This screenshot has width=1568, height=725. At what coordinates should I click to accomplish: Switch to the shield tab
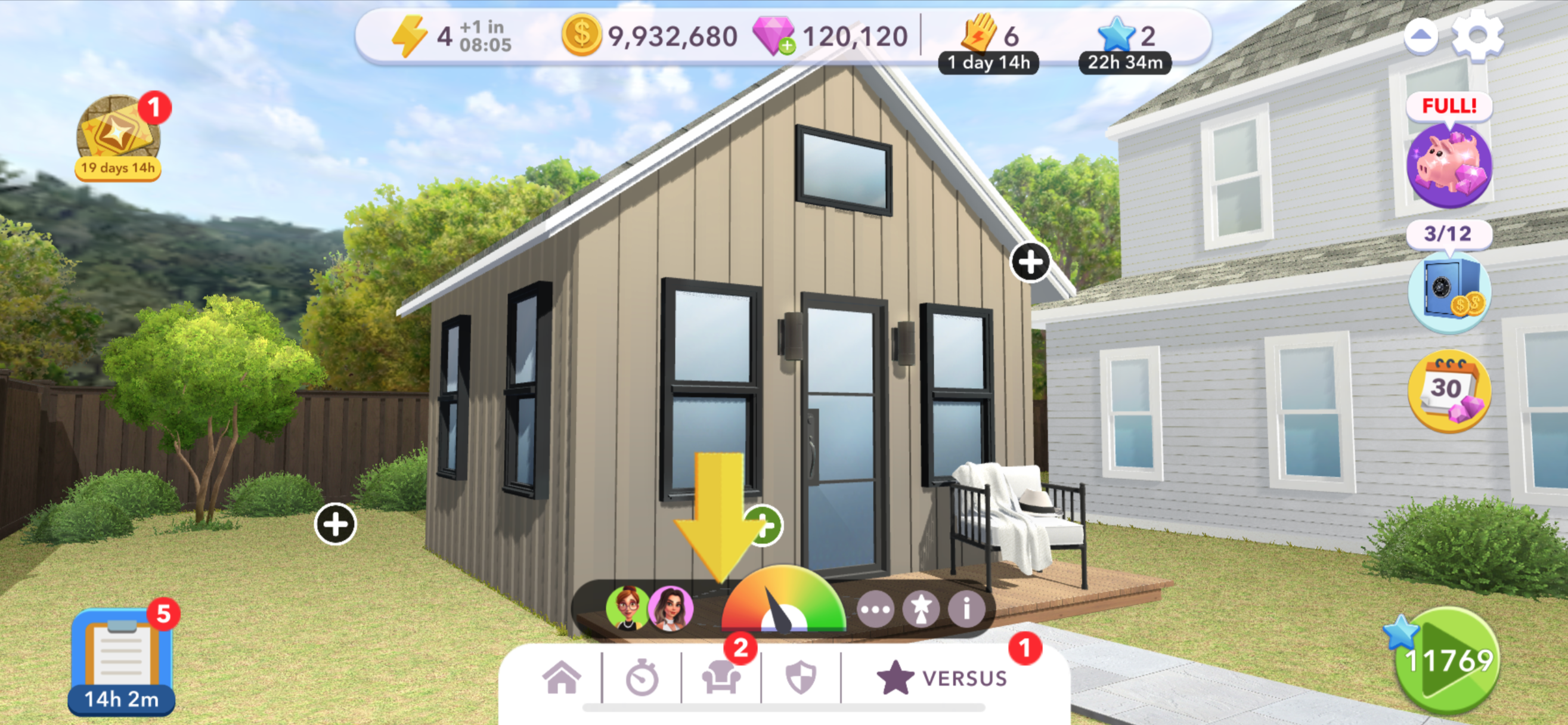[801, 677]
